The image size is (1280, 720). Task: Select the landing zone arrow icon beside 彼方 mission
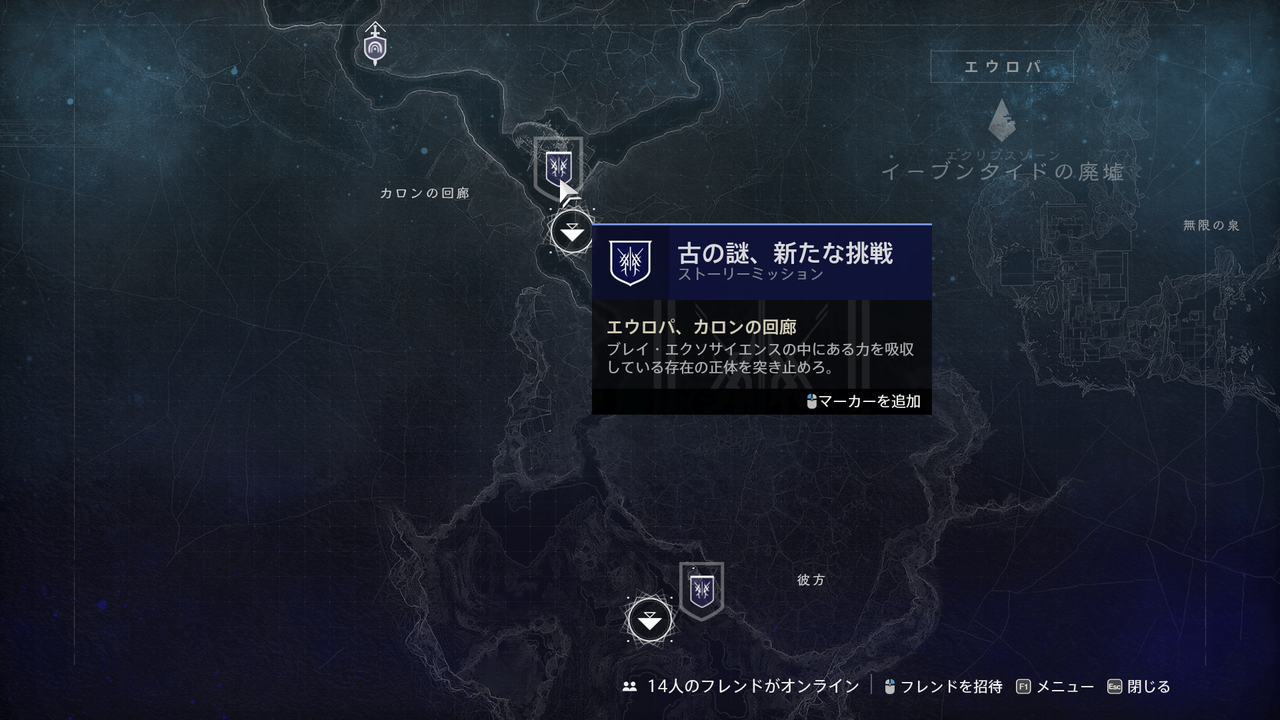649,621
